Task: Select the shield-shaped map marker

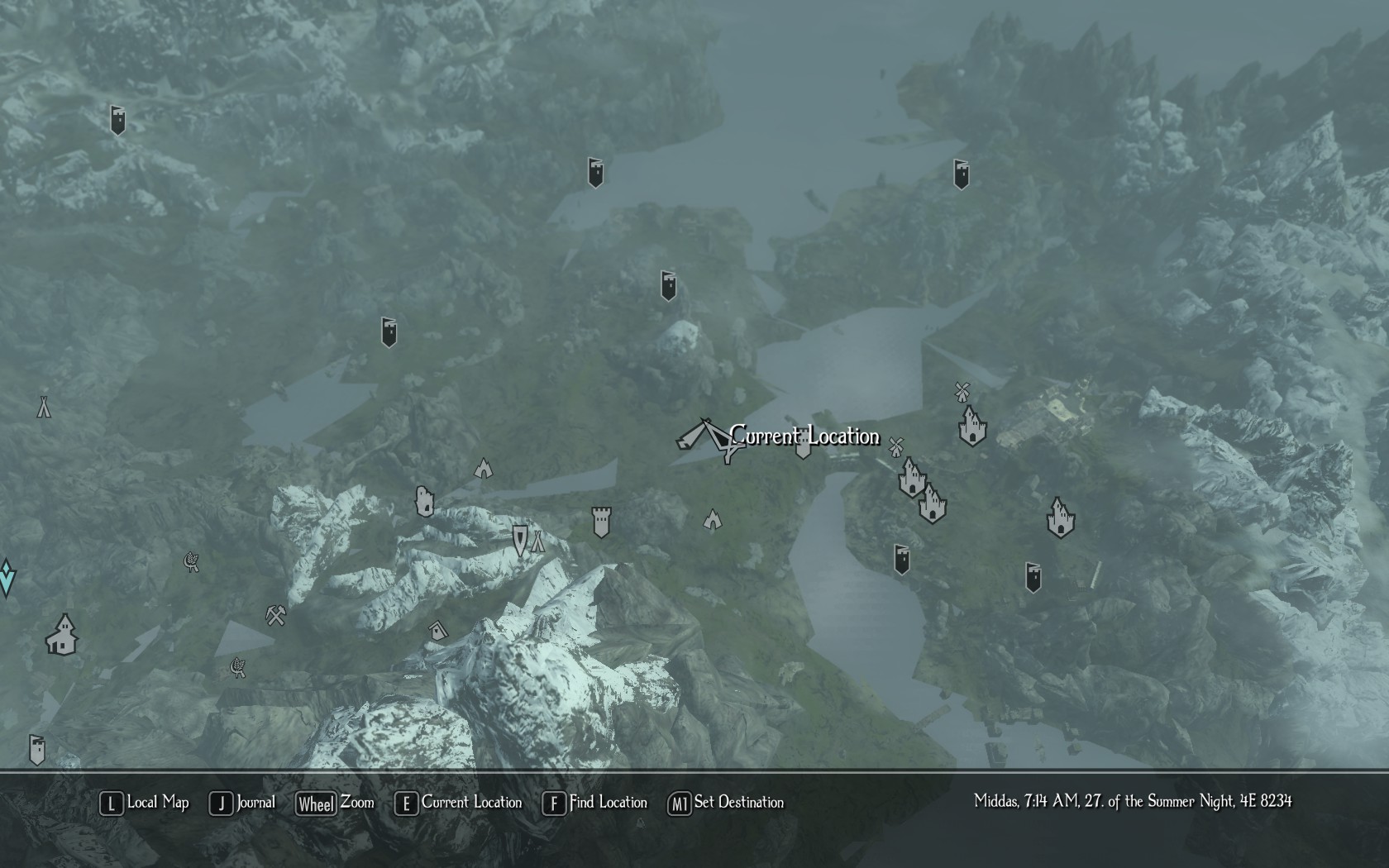Action: click(519, 540)
